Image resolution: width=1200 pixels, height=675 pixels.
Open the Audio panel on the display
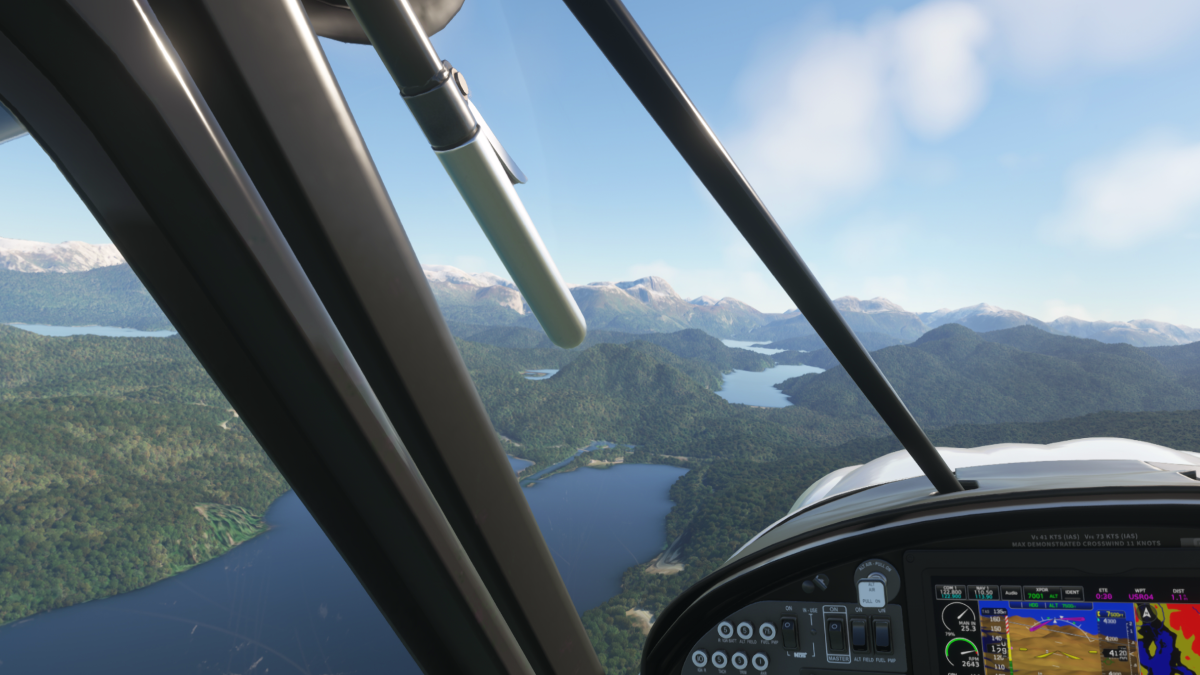[1011, 593]
